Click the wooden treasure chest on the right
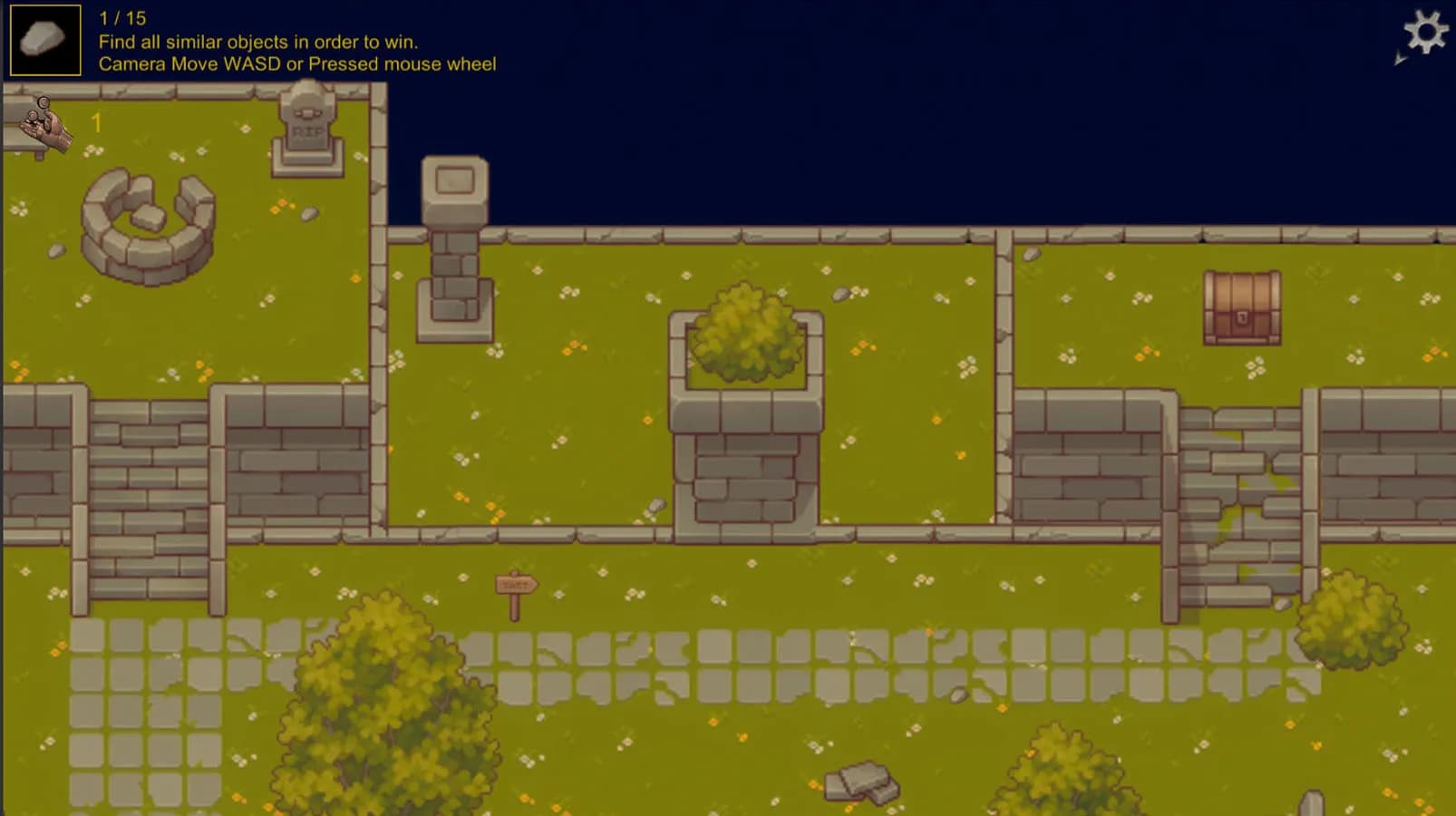The height and width of the screenshot is (816, 1456). click(1243, 307)
